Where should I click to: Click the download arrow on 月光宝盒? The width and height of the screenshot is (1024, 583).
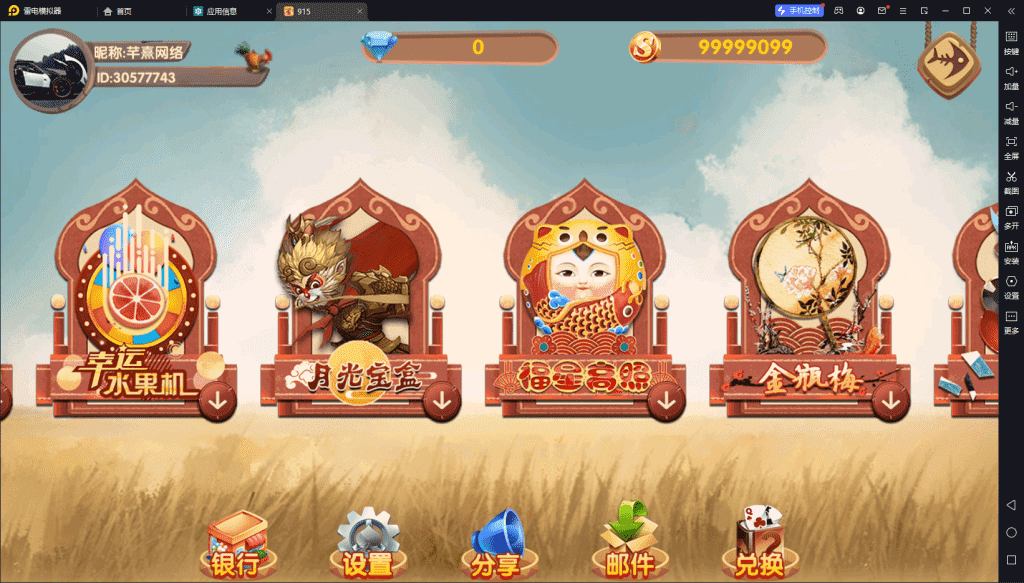pos(441,402)
